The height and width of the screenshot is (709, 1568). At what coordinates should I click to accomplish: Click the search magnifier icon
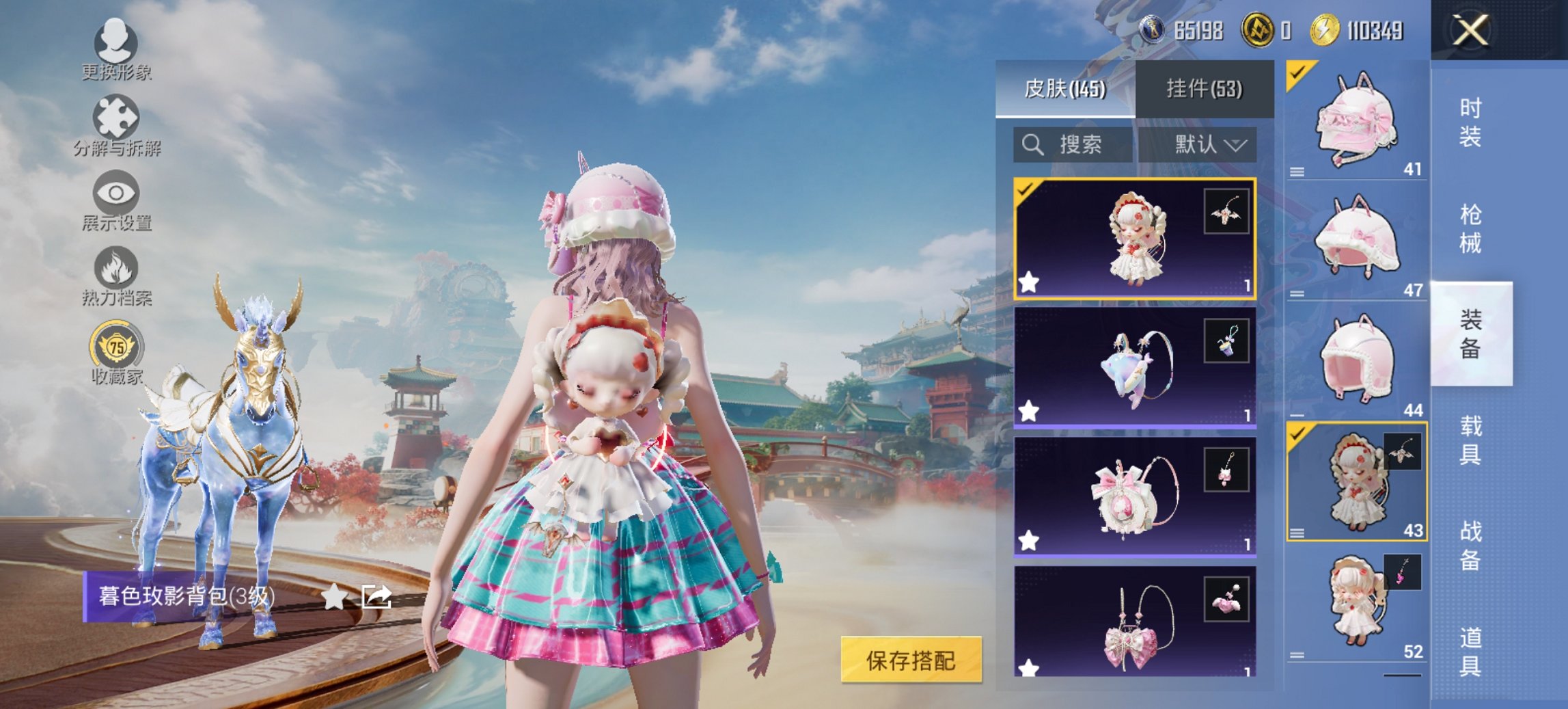coord(1030,145)
